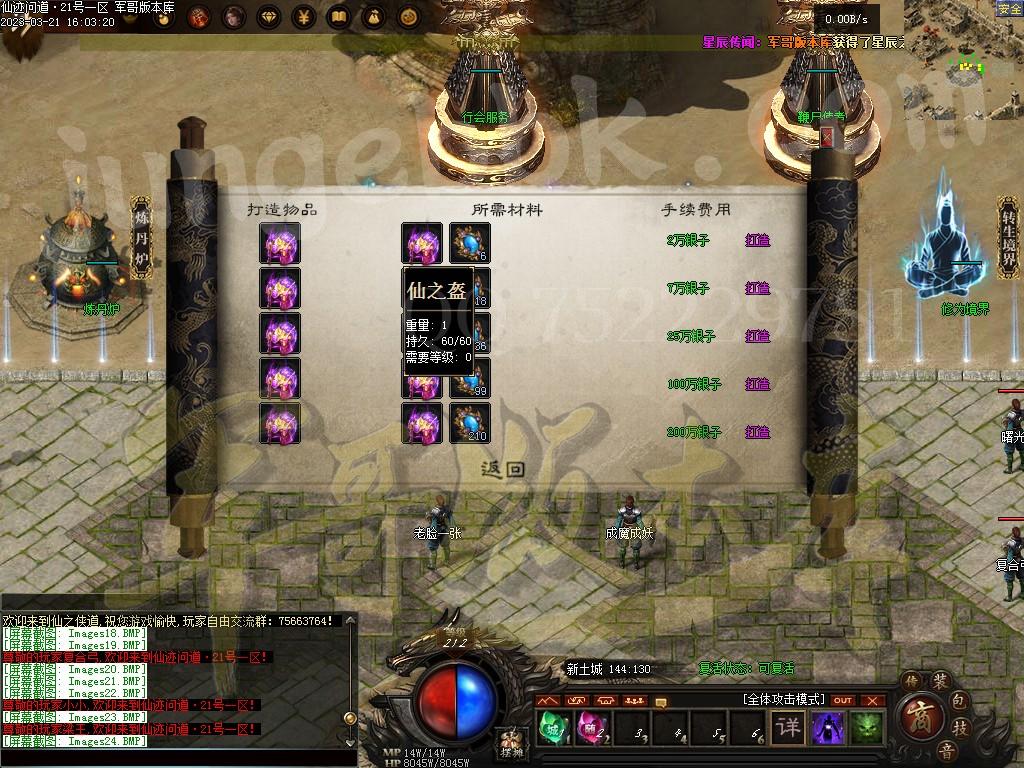
Task: Activate 打造 on the 200万银子 row
Action: [757, 432]
